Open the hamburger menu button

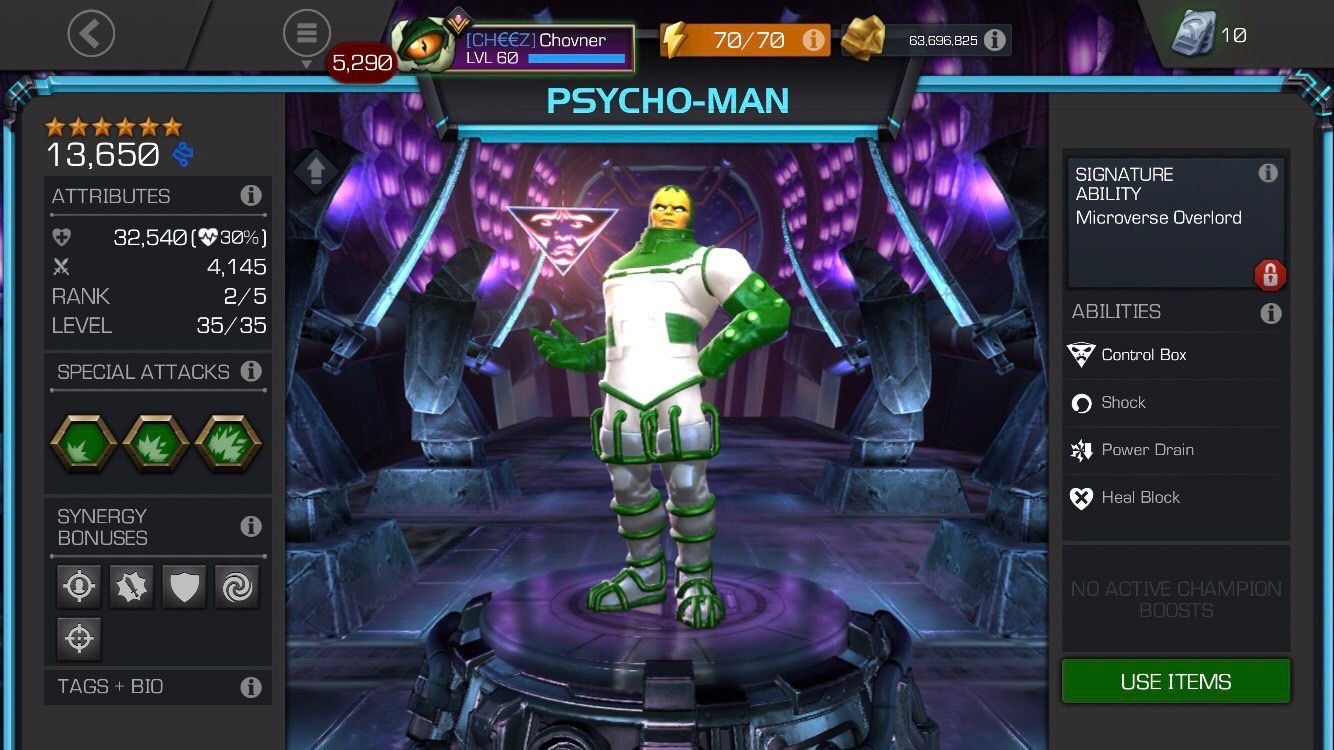tap(307, 32)
